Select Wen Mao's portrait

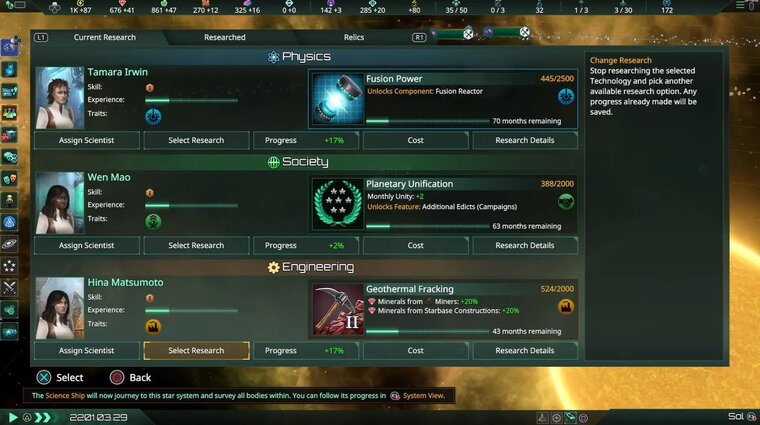tap(59, 203)
